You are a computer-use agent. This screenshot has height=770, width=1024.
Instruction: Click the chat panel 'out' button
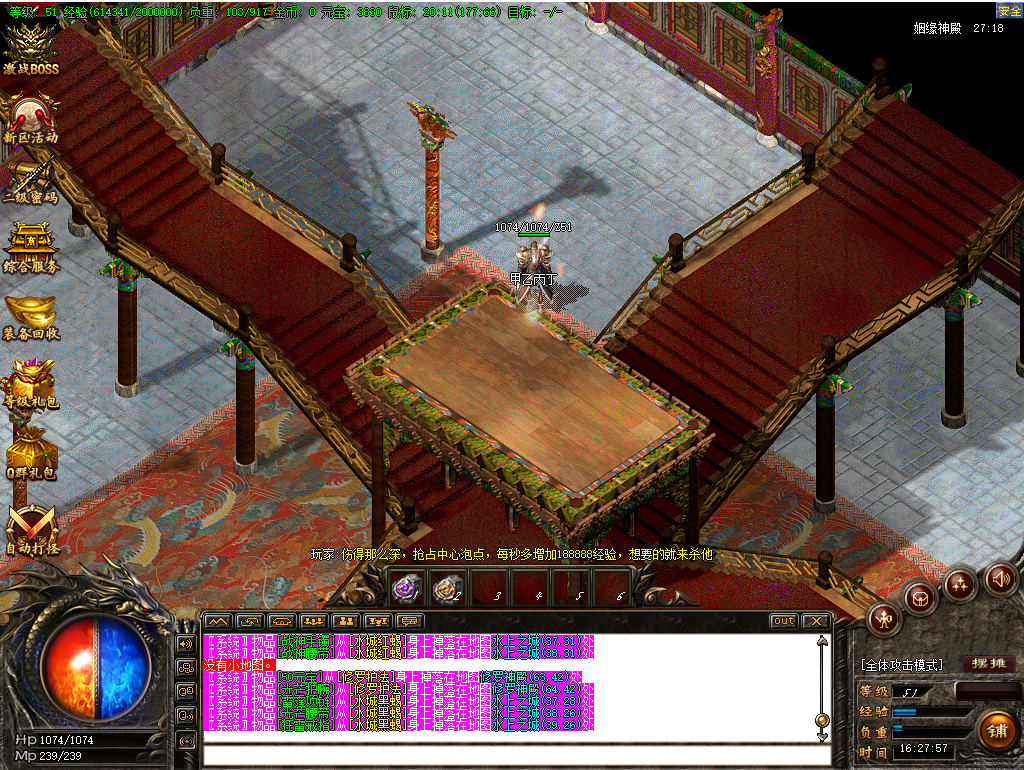783,621
